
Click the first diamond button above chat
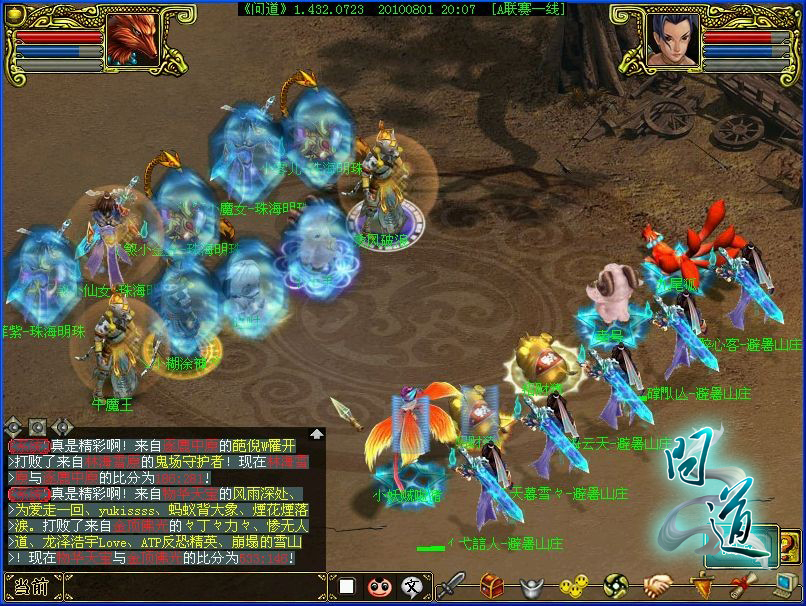click(x=14, y=427)
